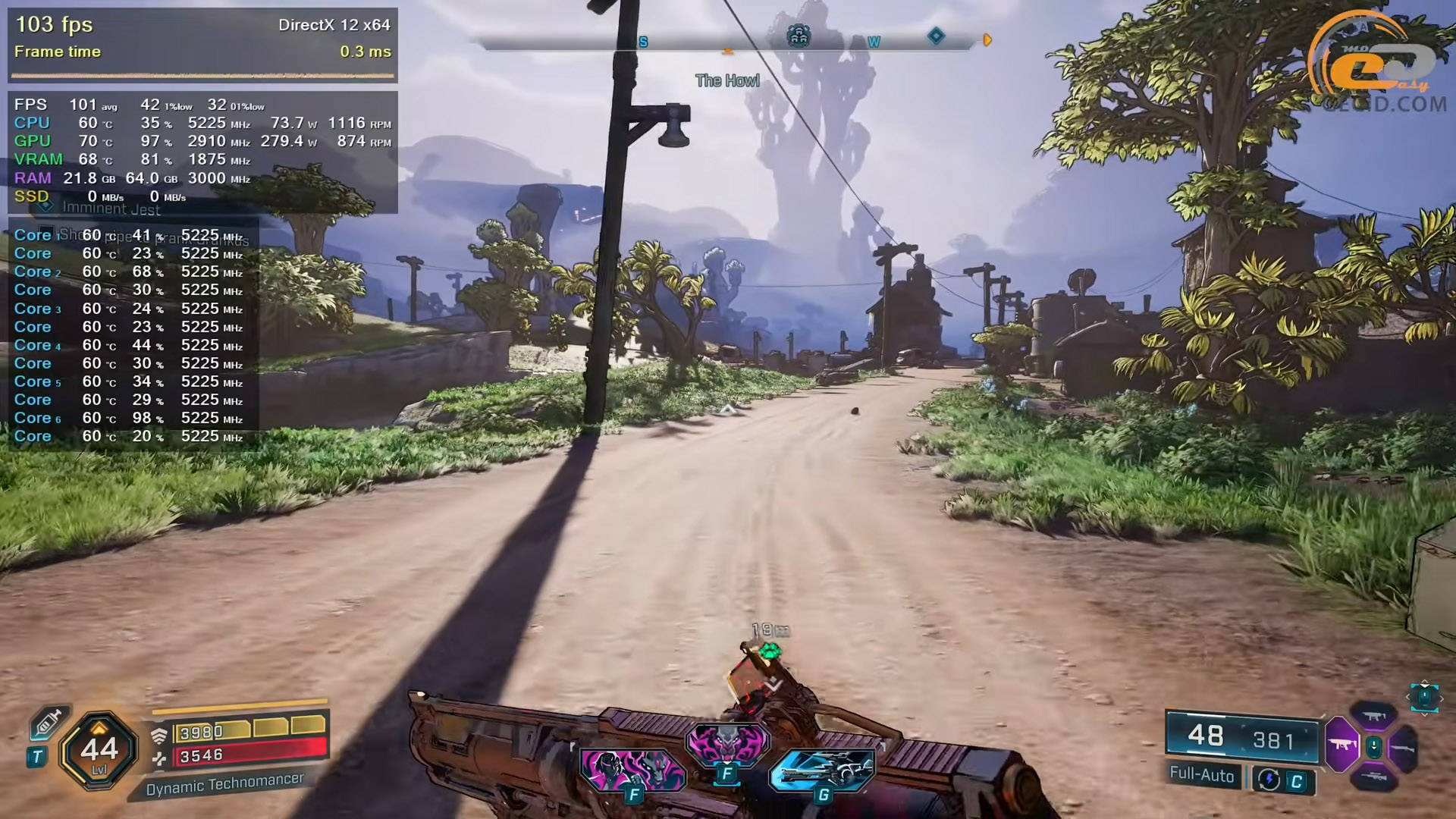Screen dimensions: 1456x819
Task: Toggle the Full-Auto fire mode label
Action: pos(1202,774)
